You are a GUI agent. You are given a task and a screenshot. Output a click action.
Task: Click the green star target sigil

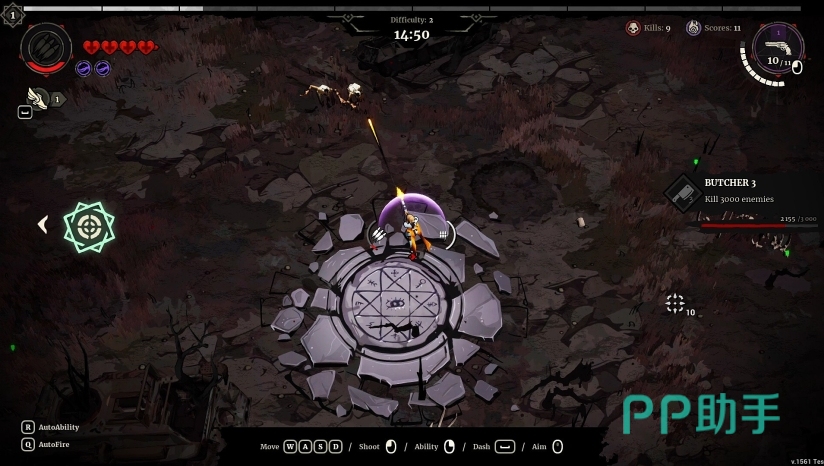pos(90,226)
